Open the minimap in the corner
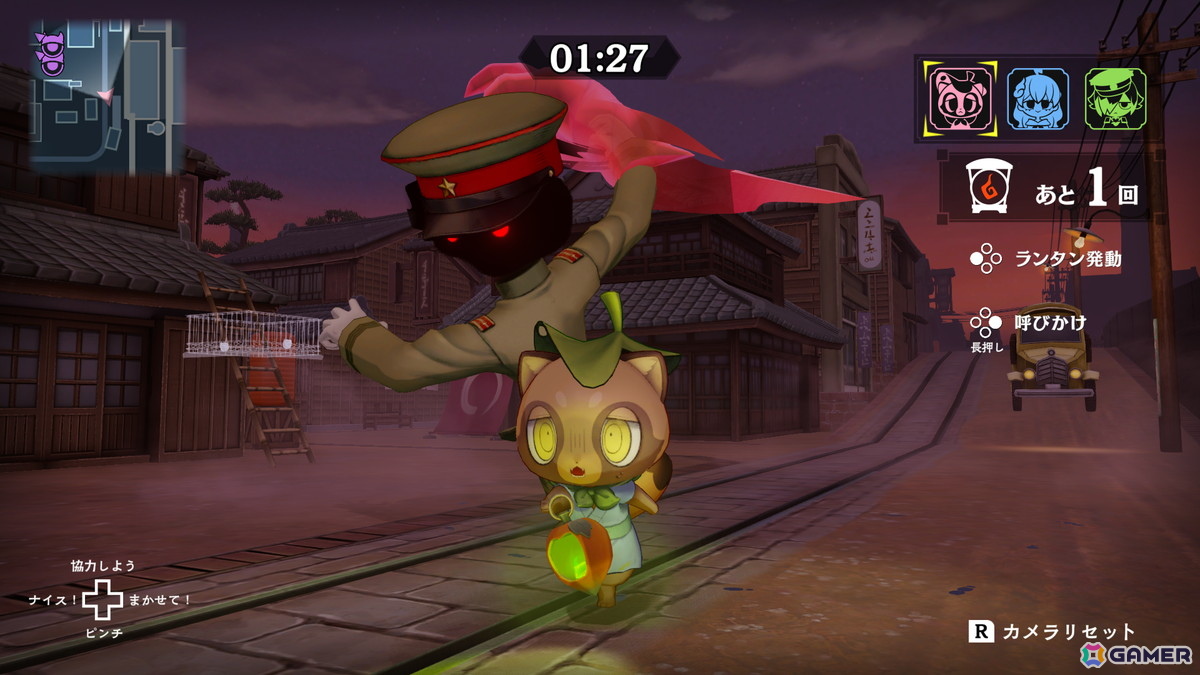Viewport: 1200px width, 675px height. click(x=107, y=96)
